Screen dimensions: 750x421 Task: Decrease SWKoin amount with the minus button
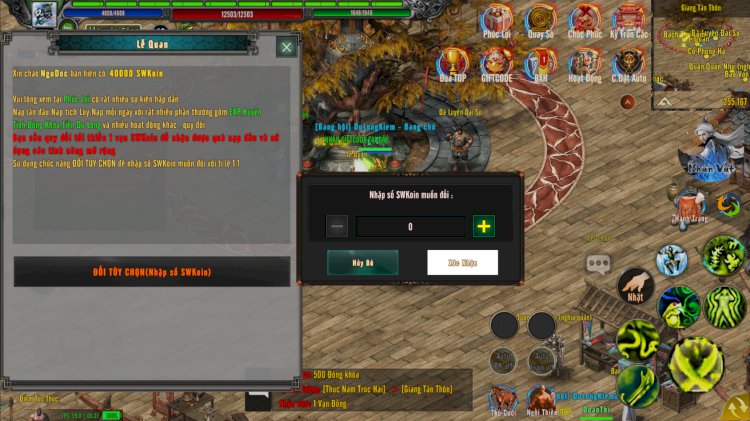click(x=338, y=226)
